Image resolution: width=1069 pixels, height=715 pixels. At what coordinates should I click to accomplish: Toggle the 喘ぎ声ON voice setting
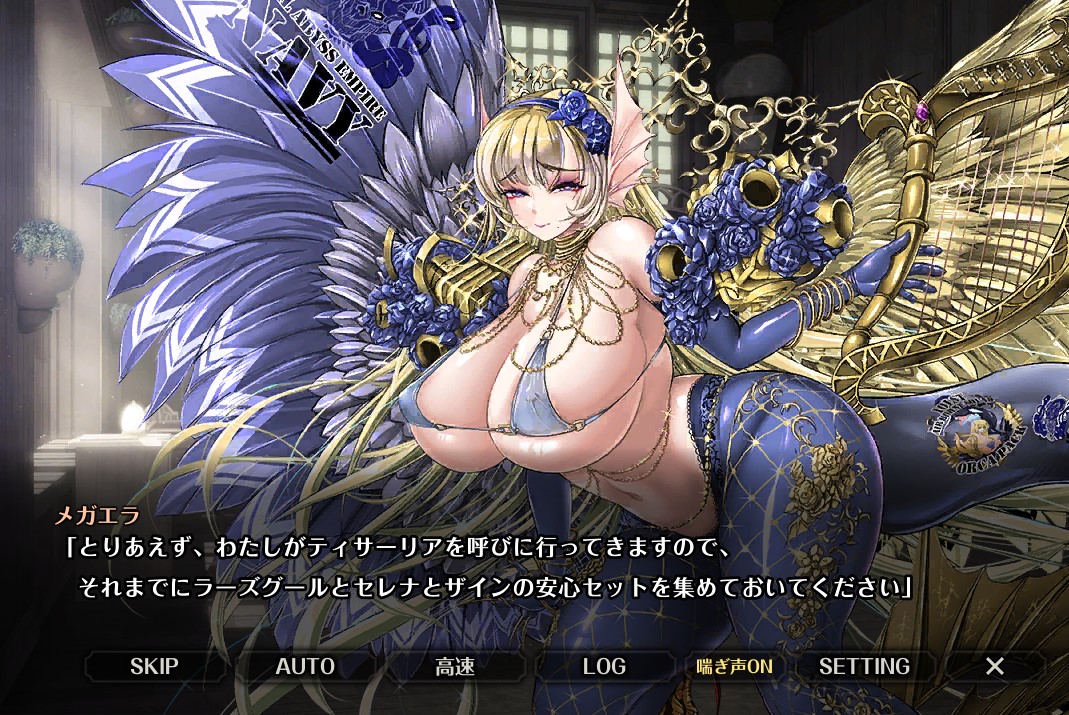(735, 666)
